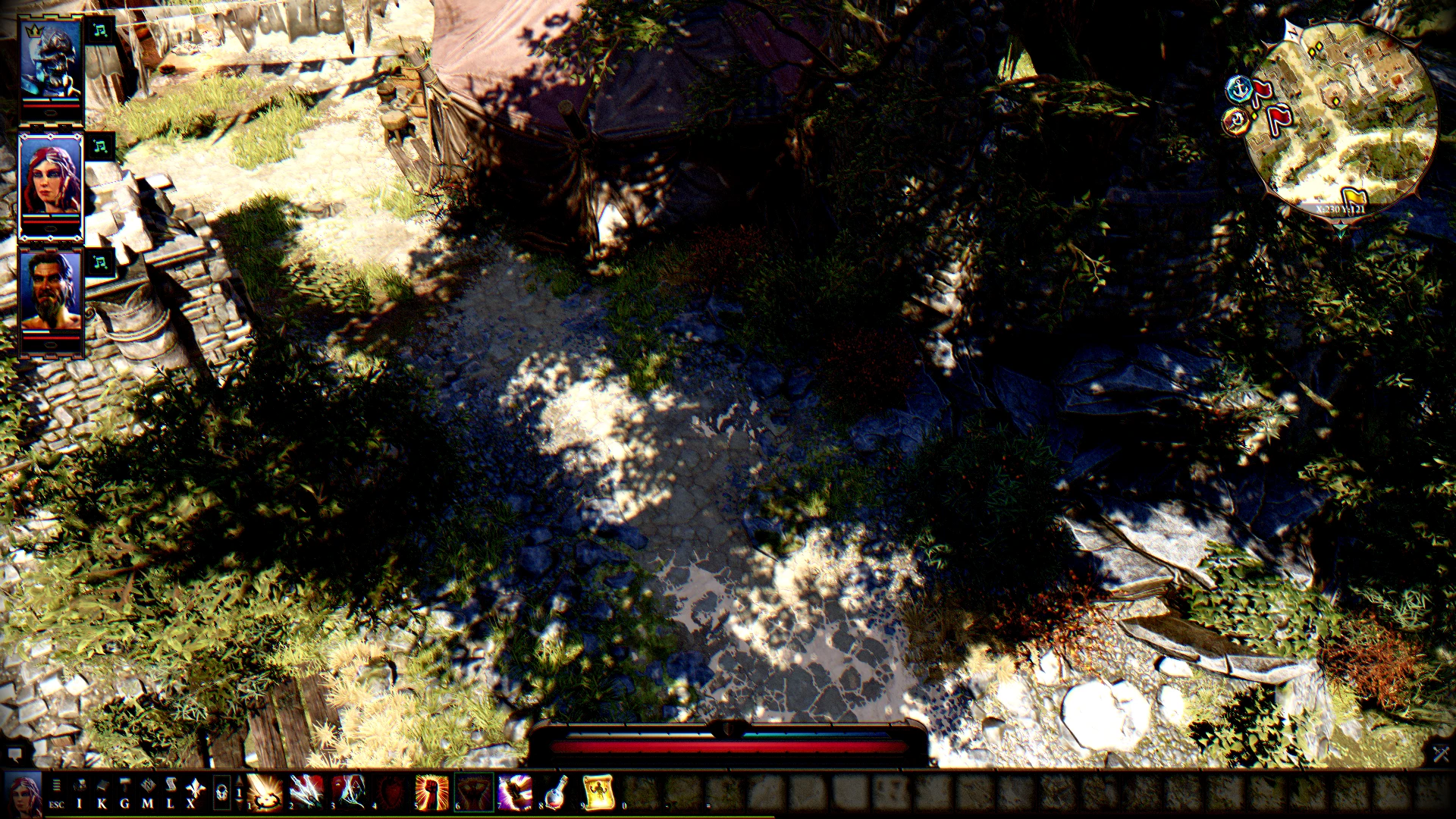The image size is (1456, 819).
Task: Select the potion in hotbar slot 8
Action: pos(554,793)
